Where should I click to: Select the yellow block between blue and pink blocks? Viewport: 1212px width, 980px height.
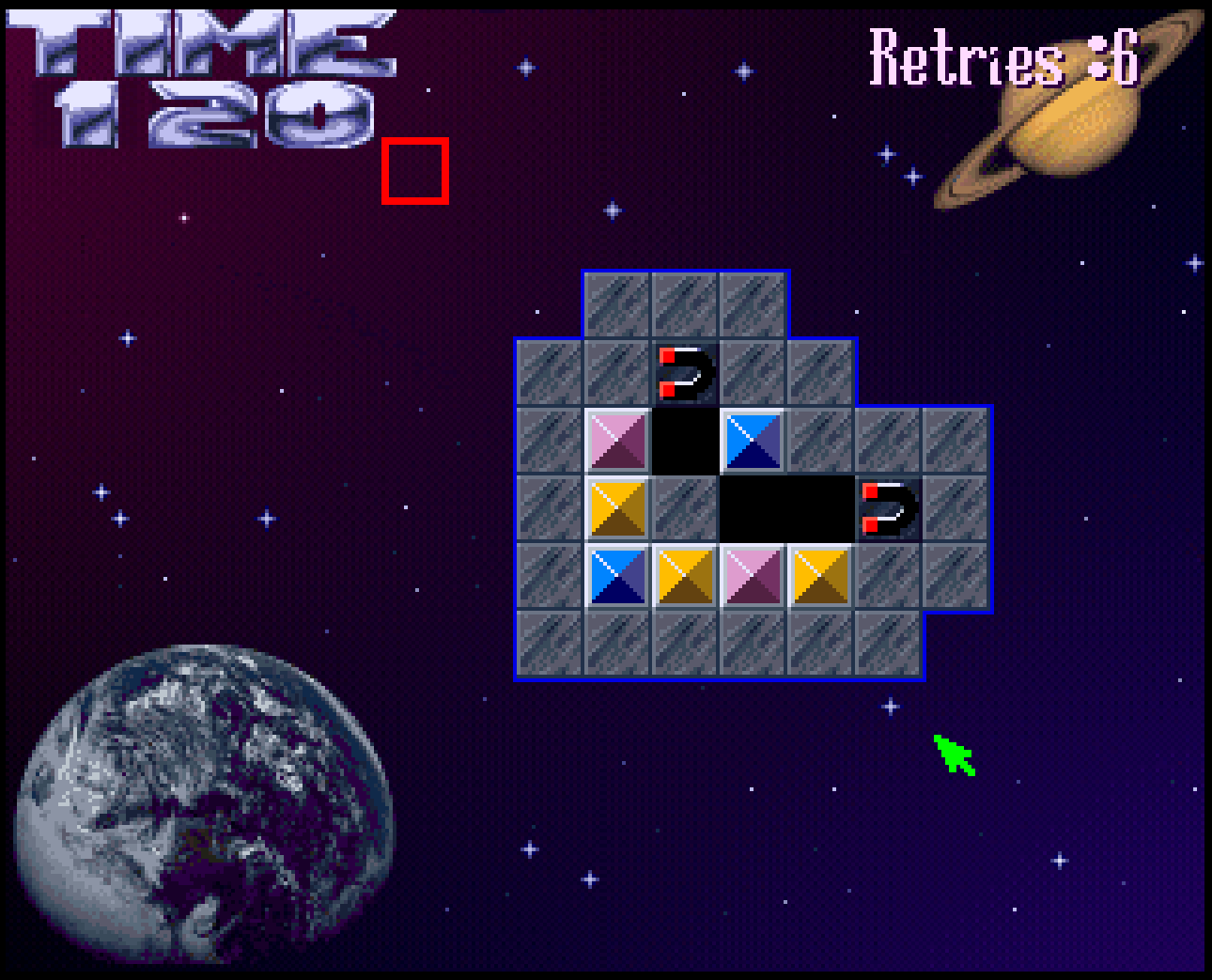coord(685,575)
